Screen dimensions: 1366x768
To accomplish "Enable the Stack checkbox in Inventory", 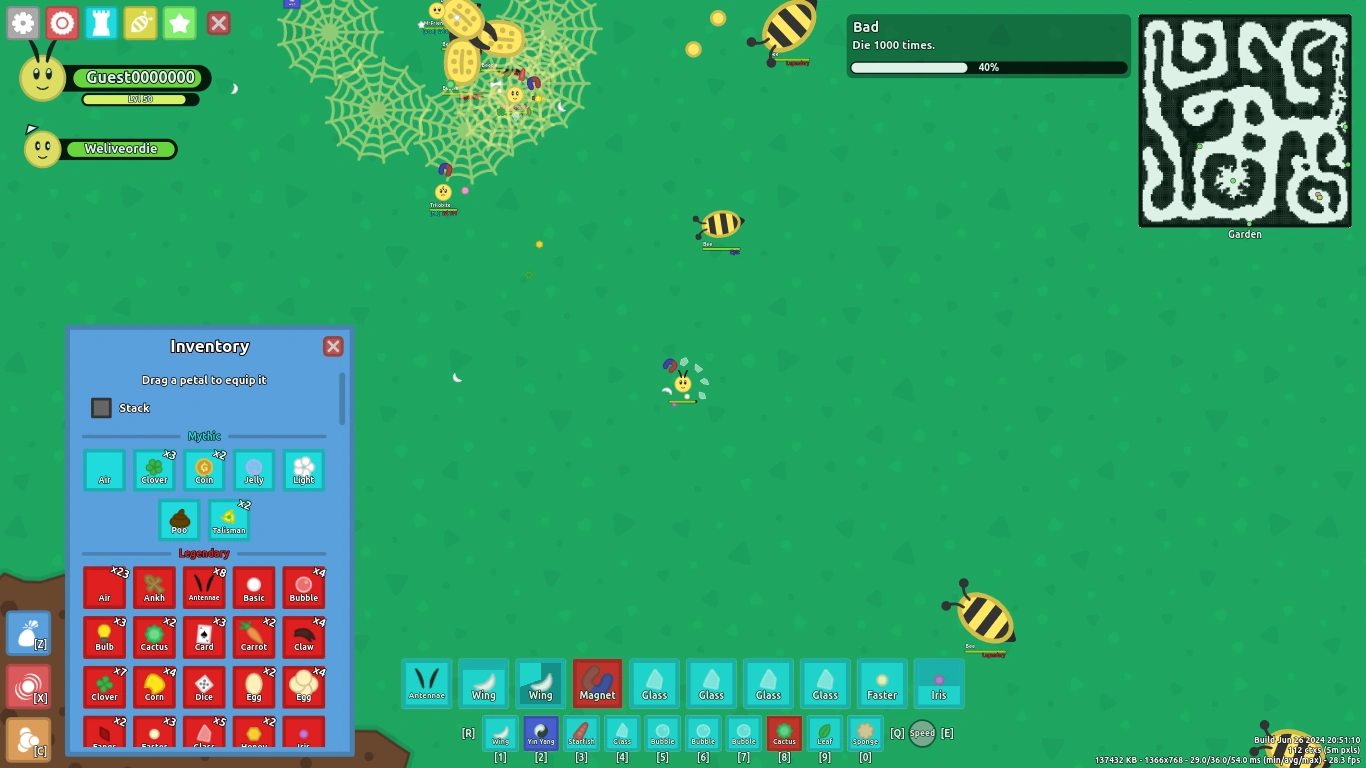I will click(101, 408).
